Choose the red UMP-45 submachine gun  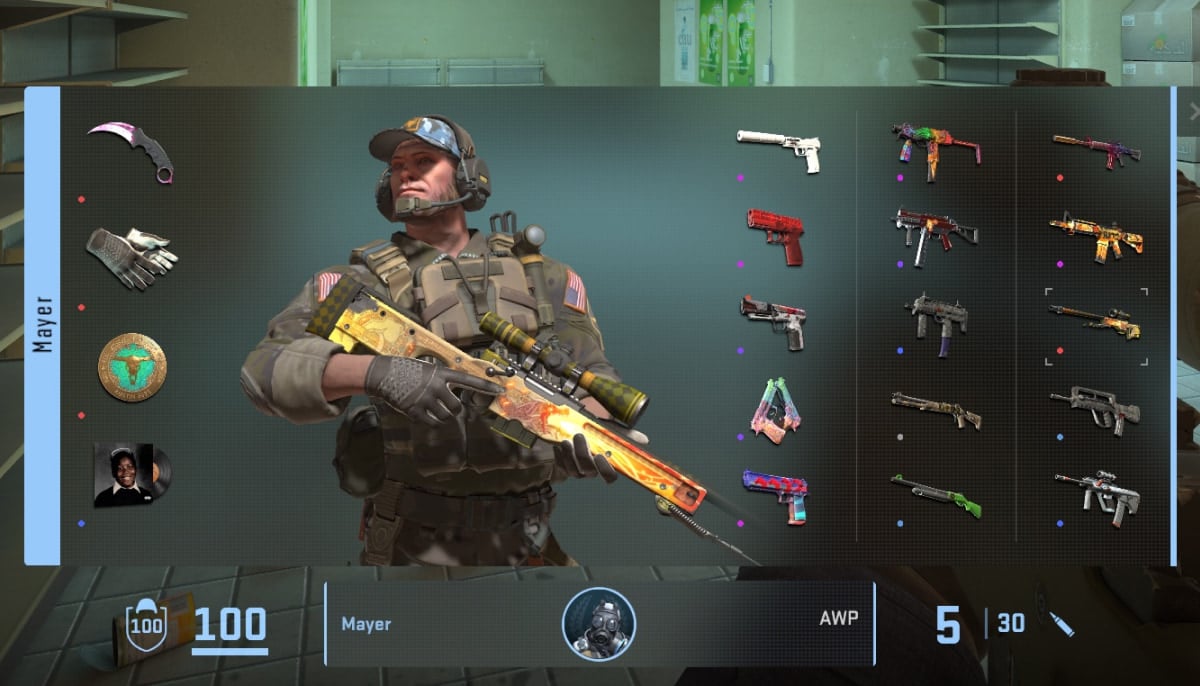pyautogui.click(x=935, y=232)
